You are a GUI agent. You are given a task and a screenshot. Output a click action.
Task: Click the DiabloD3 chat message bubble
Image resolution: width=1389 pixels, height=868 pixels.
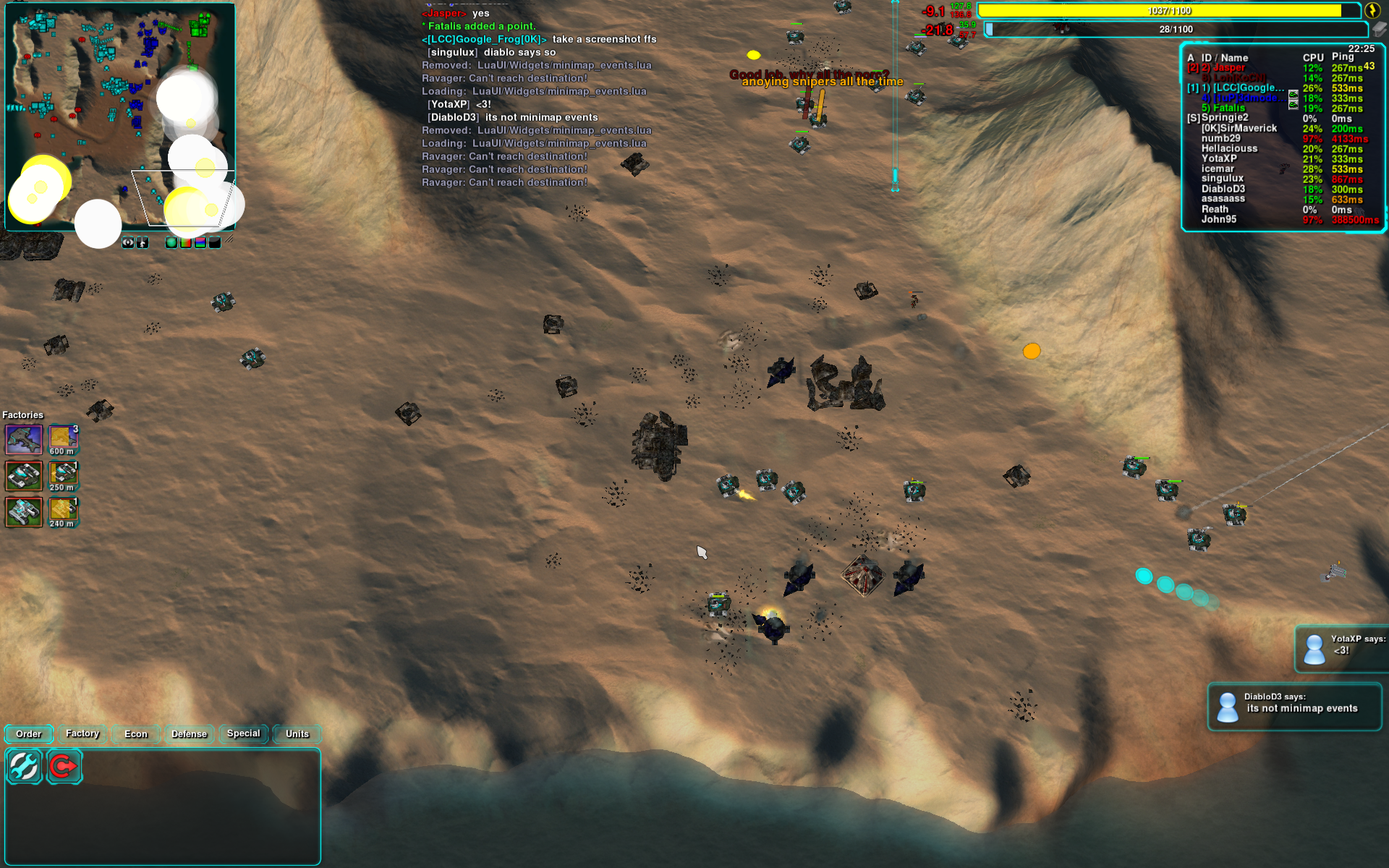[1294, 707]
